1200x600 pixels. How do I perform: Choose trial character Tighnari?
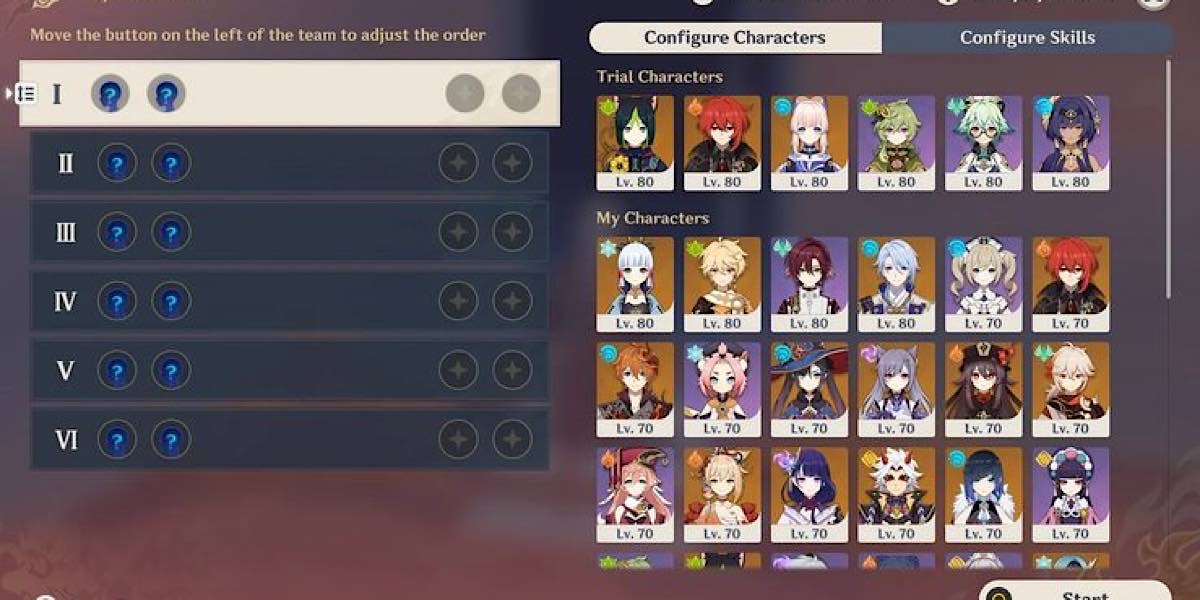click(635, 142)
